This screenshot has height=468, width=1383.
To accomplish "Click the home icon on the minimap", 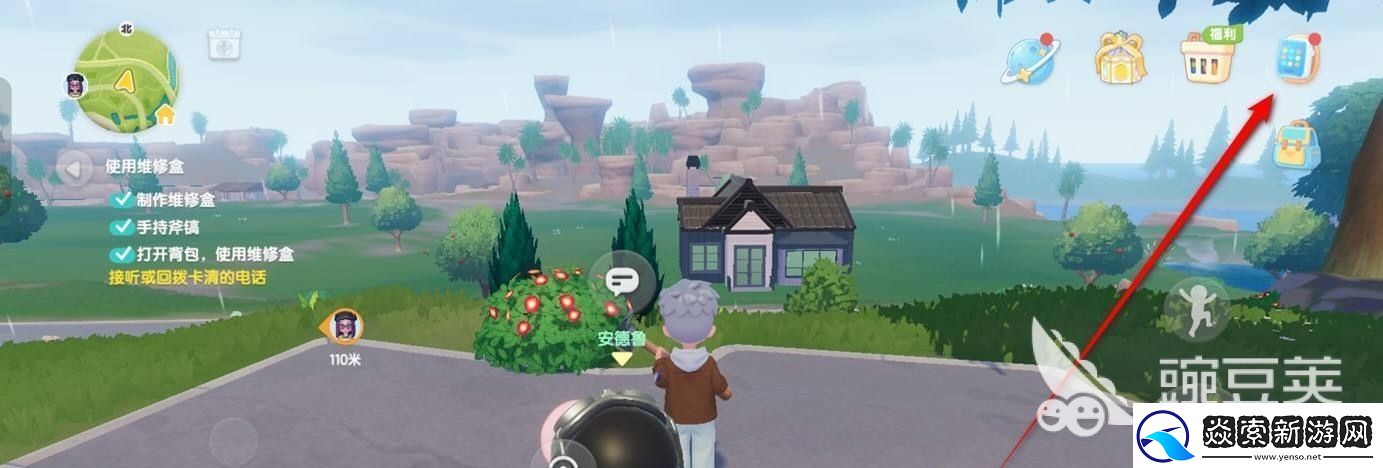I will click(x=165, y=115).
